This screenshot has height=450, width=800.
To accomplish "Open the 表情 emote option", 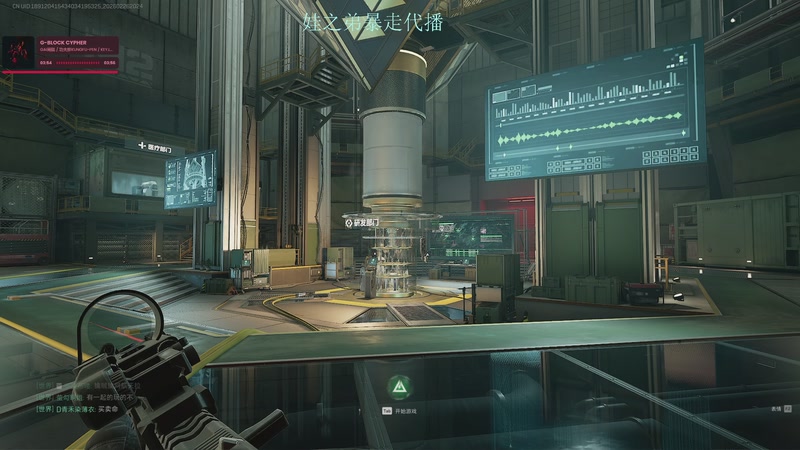I will tap(779, 408).
